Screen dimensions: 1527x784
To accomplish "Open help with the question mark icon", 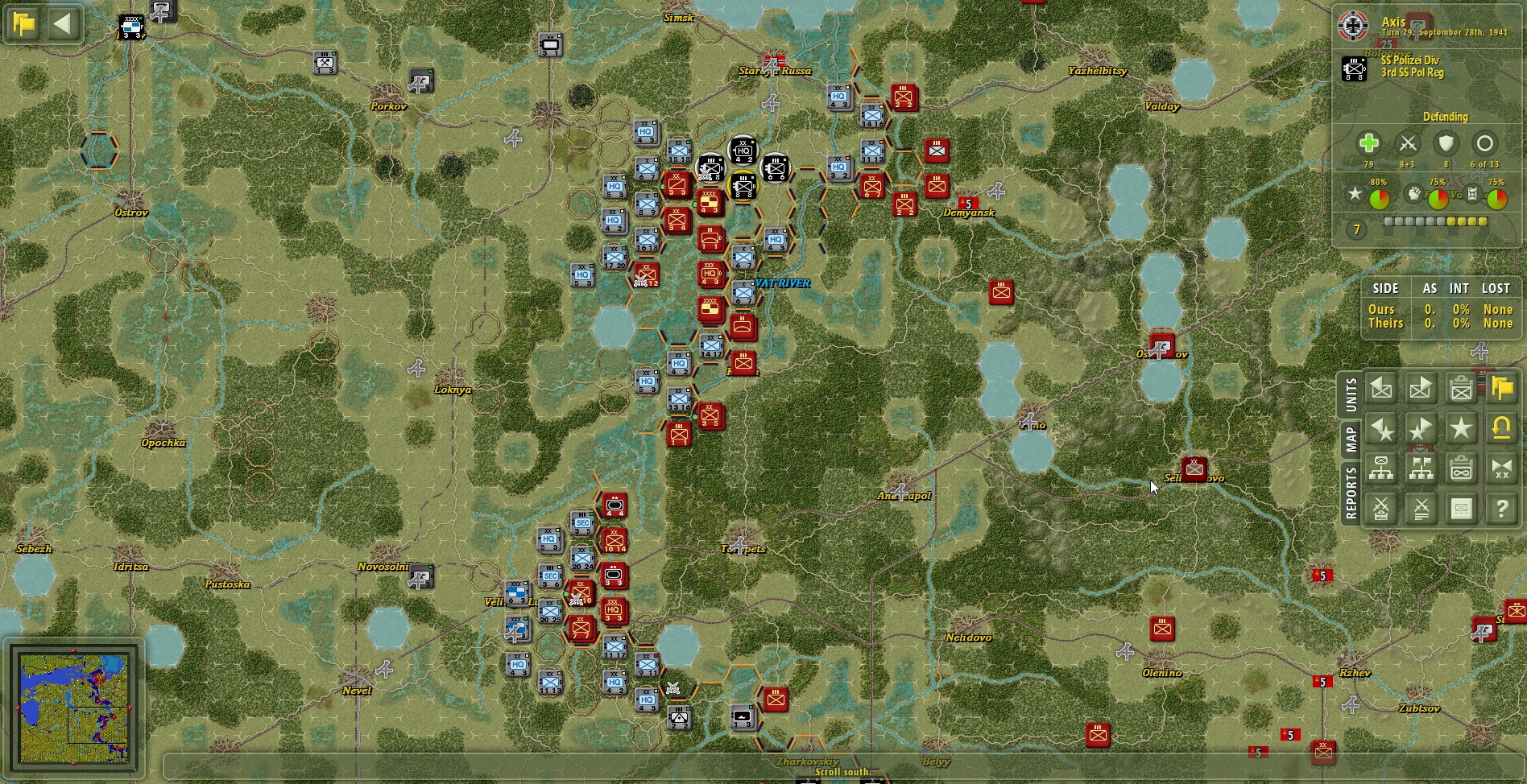I will tap(1501, 508).
